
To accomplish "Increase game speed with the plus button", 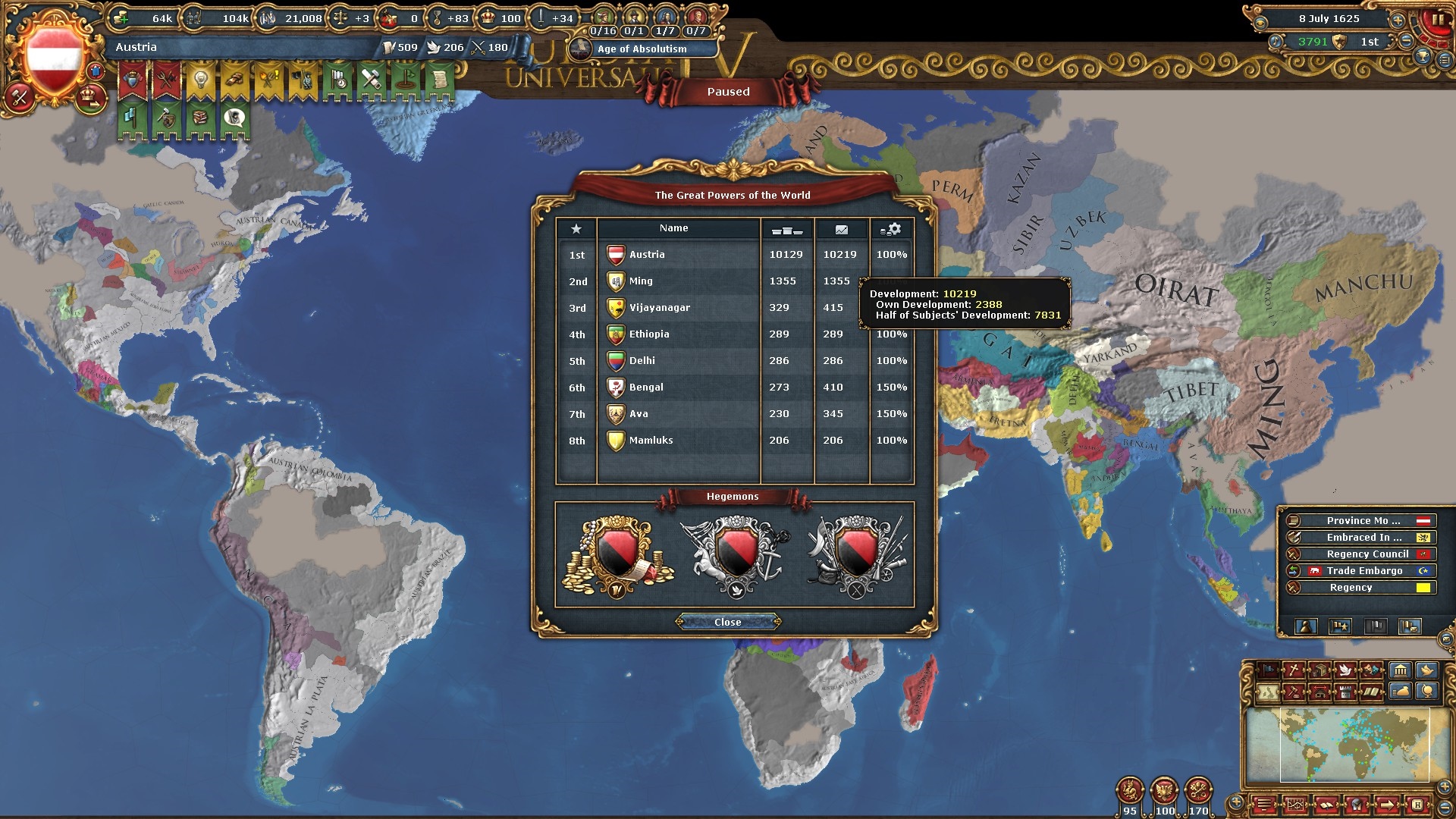I will 1398,20.
